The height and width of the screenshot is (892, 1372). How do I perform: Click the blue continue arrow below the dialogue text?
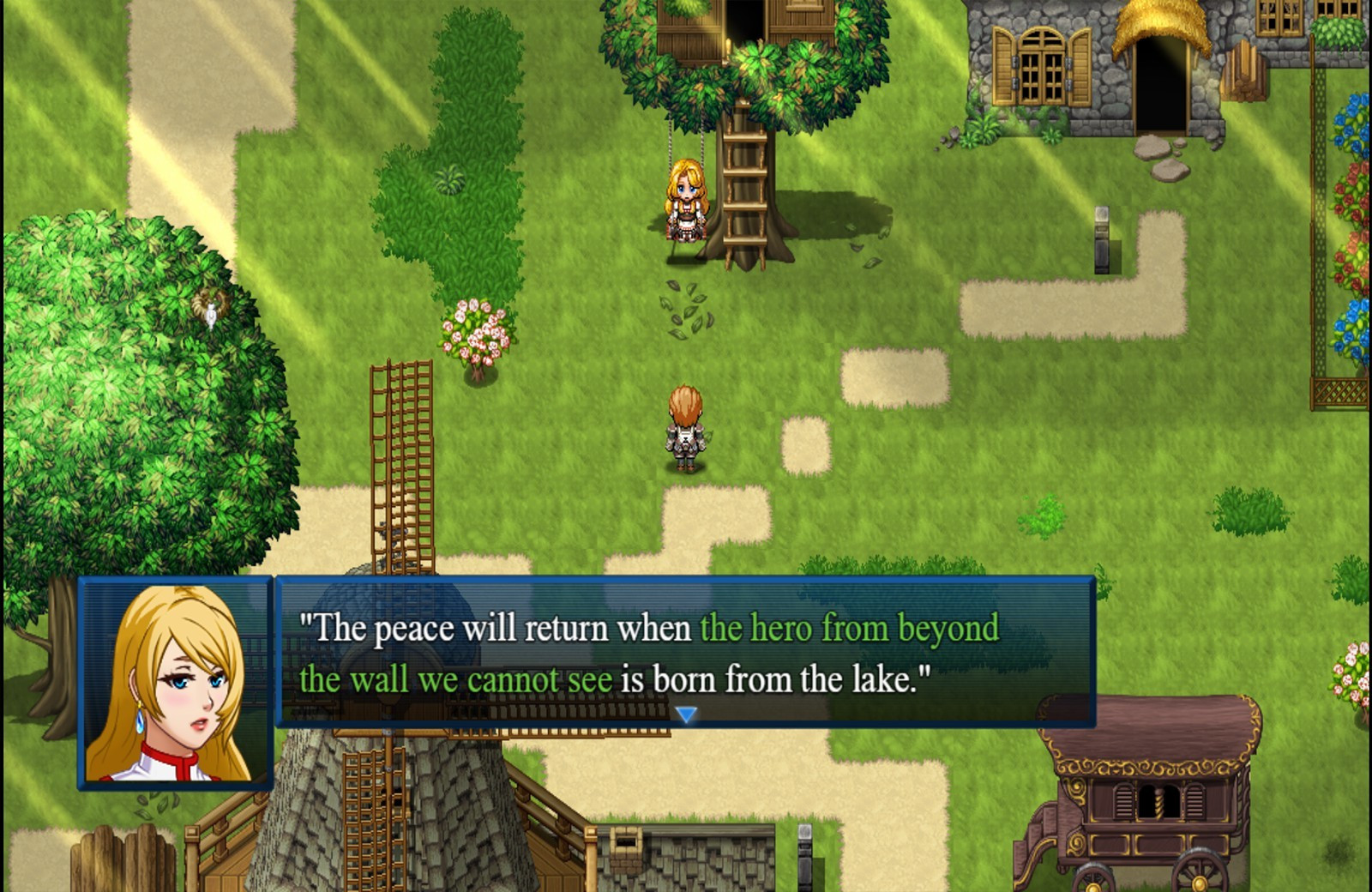pos(686,711)
